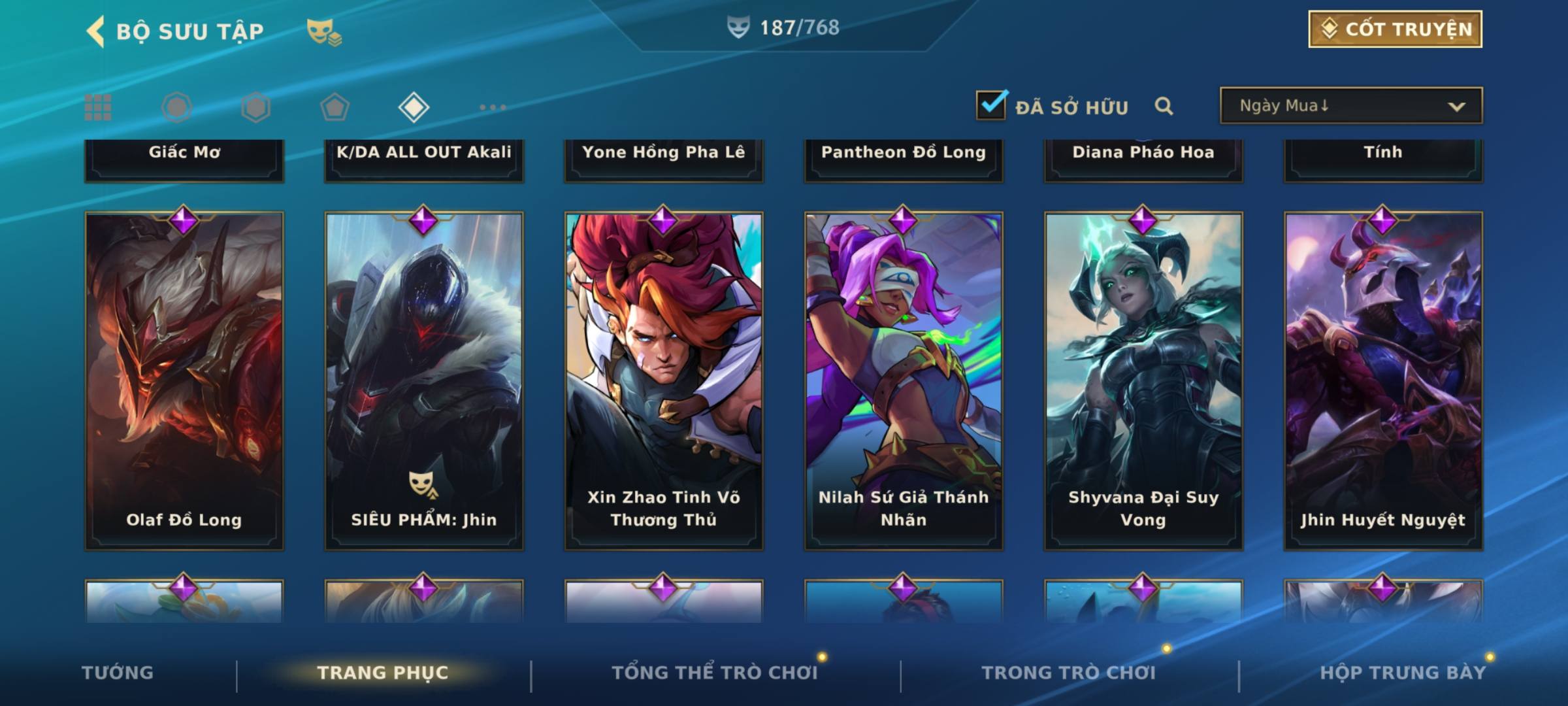The width and height of the screenshot is (1568, 706).
Task: Switch to Tổng Thể Trò Chơi tab
Action: 715,673
